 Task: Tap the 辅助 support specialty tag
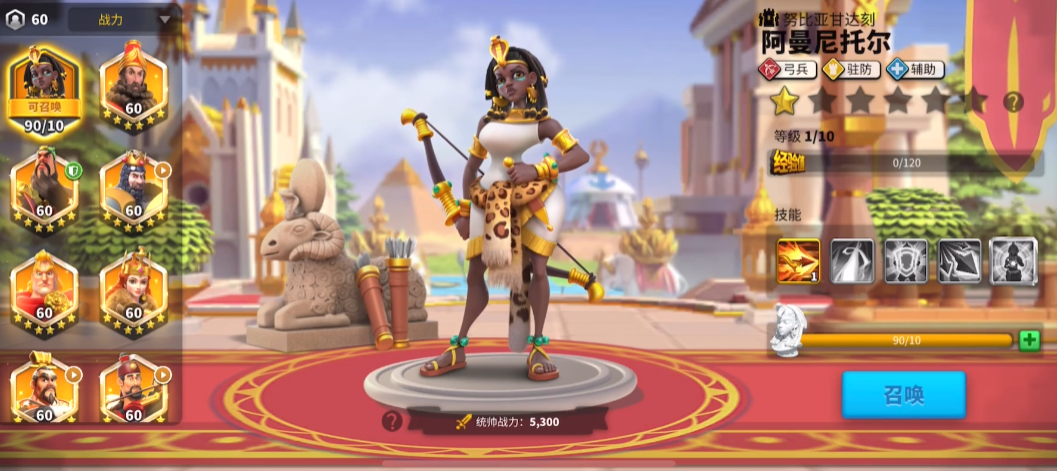(x=915, y=69)
